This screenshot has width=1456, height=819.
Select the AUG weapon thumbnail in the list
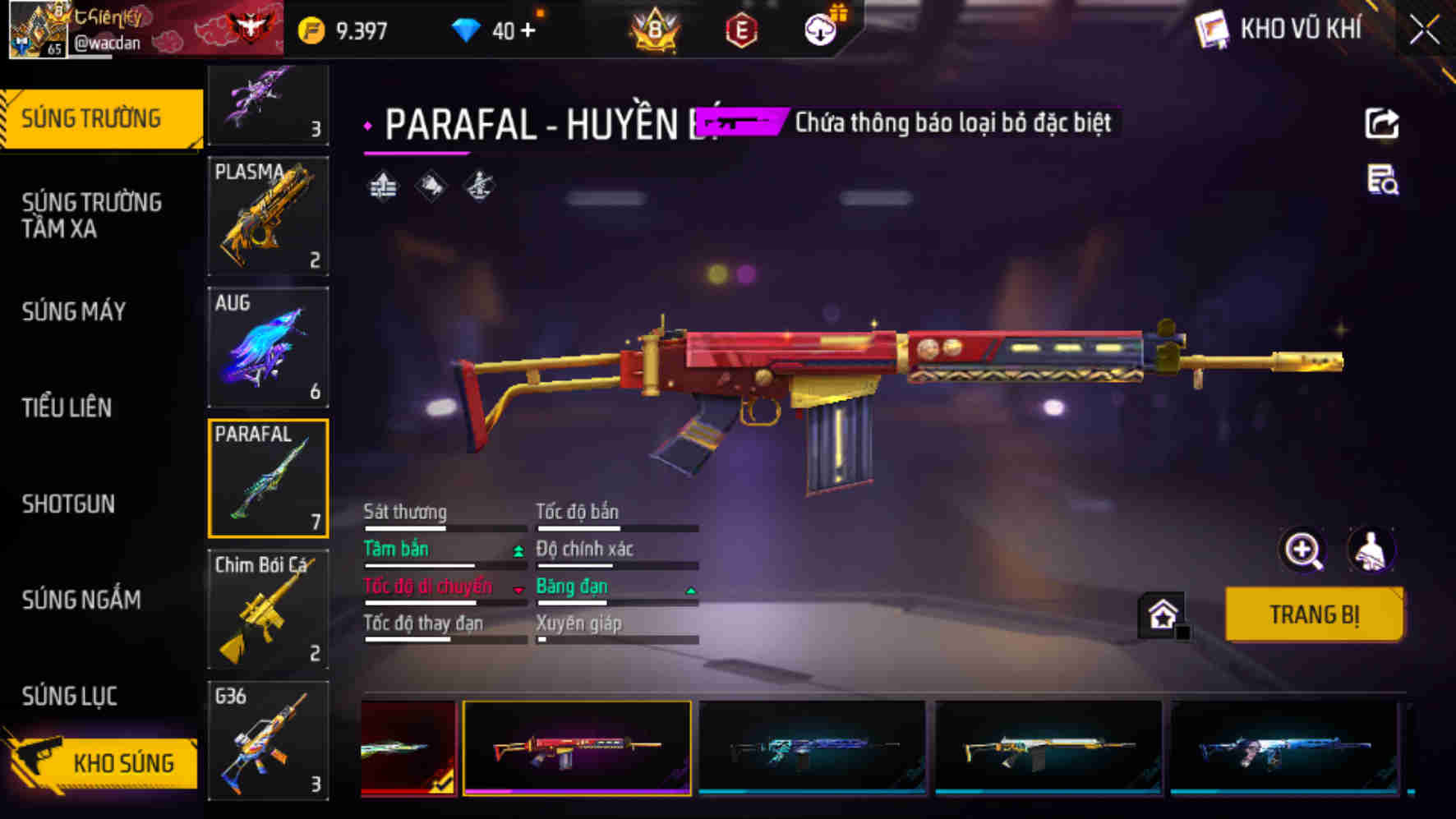269,347
